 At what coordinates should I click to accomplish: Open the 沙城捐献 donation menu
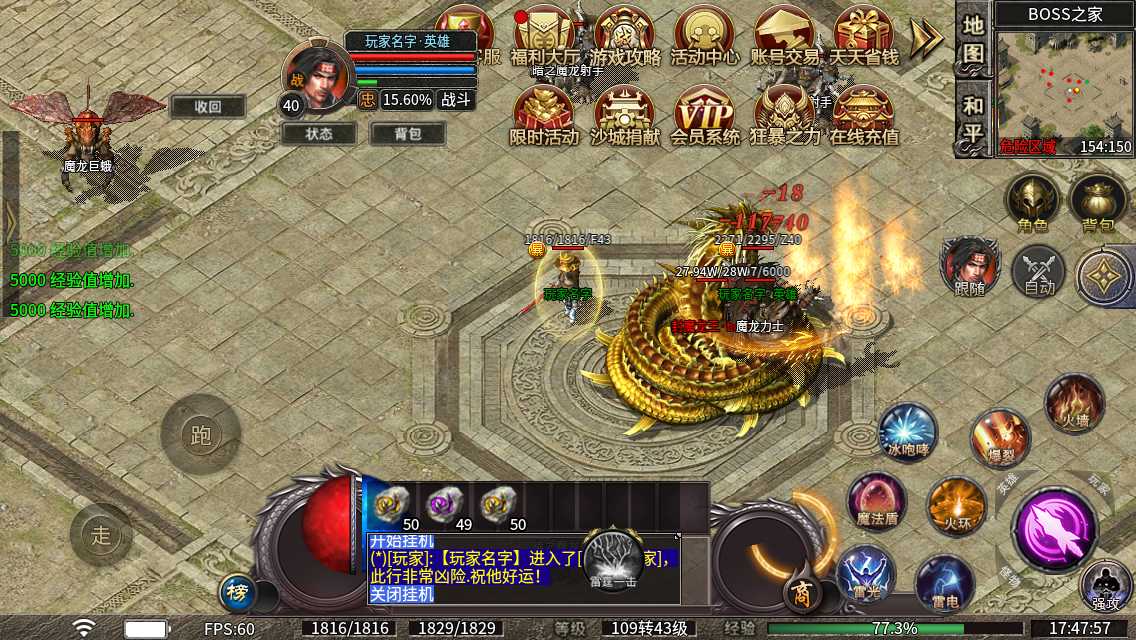pyautogui.click(x=625, y=115)
